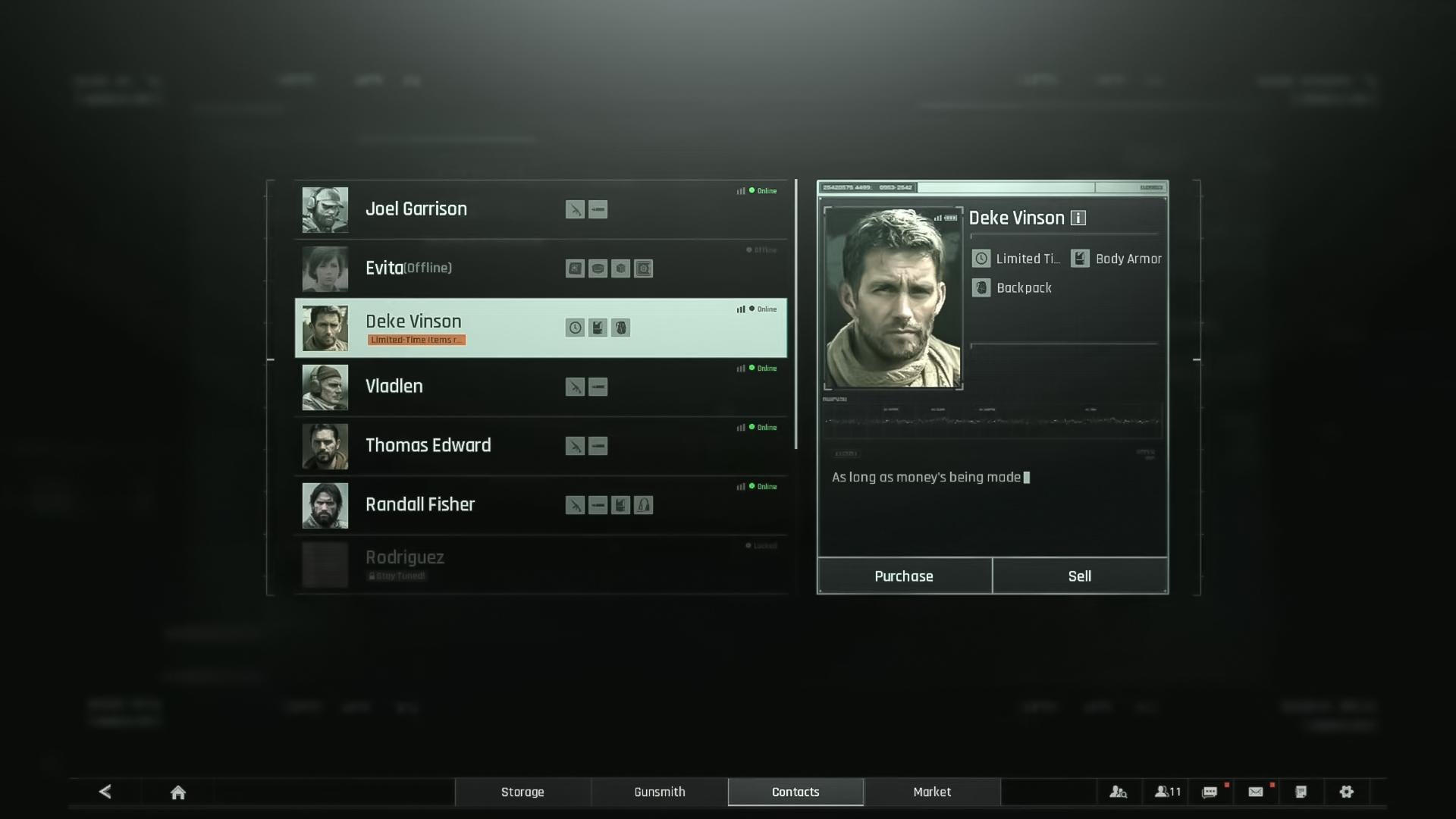Select Randall Fisher from the list
This screenshot has height=819, width=1456.
click(419, 505)
